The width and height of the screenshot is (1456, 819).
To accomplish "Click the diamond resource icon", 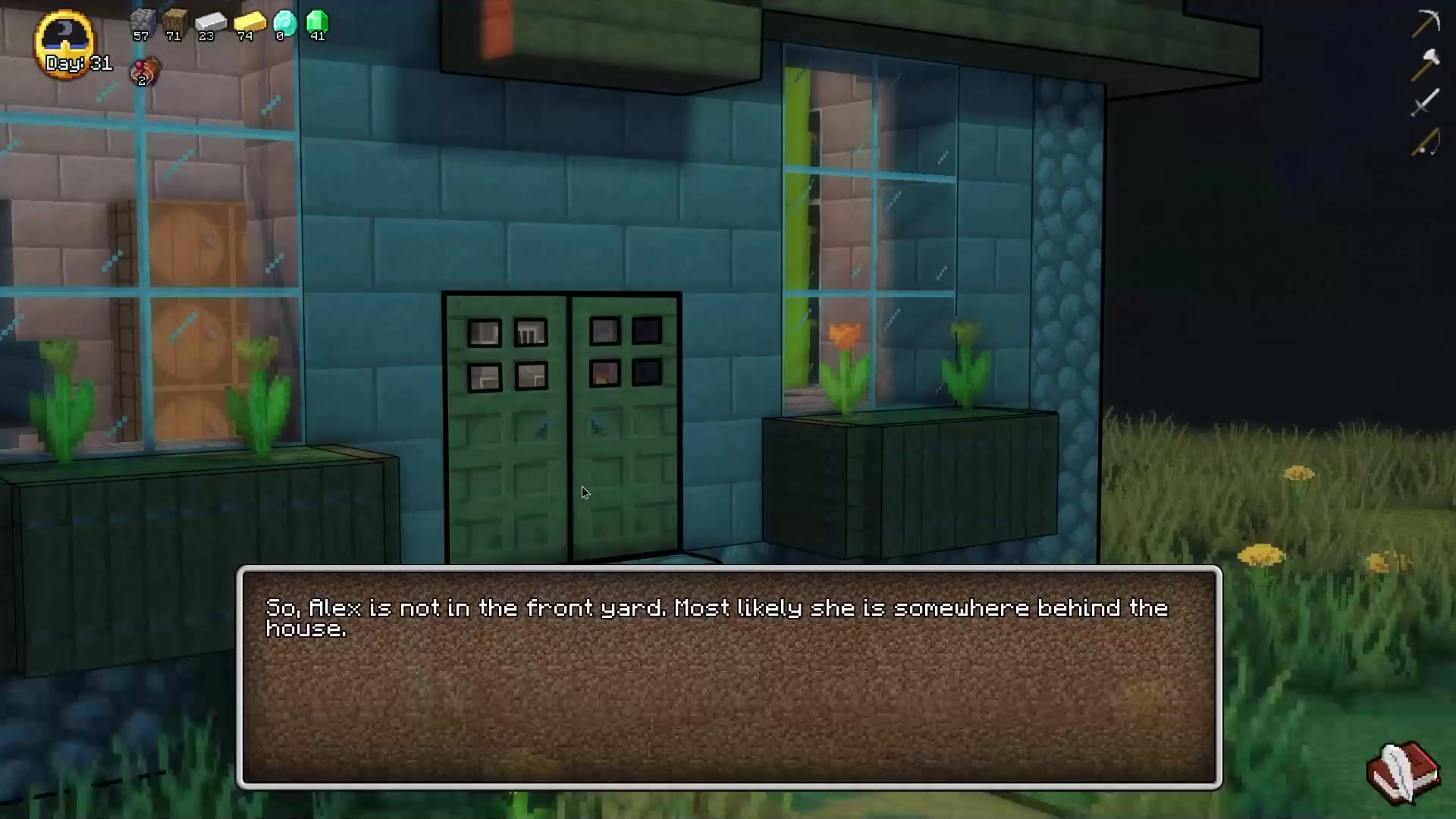I will [284, 22].
